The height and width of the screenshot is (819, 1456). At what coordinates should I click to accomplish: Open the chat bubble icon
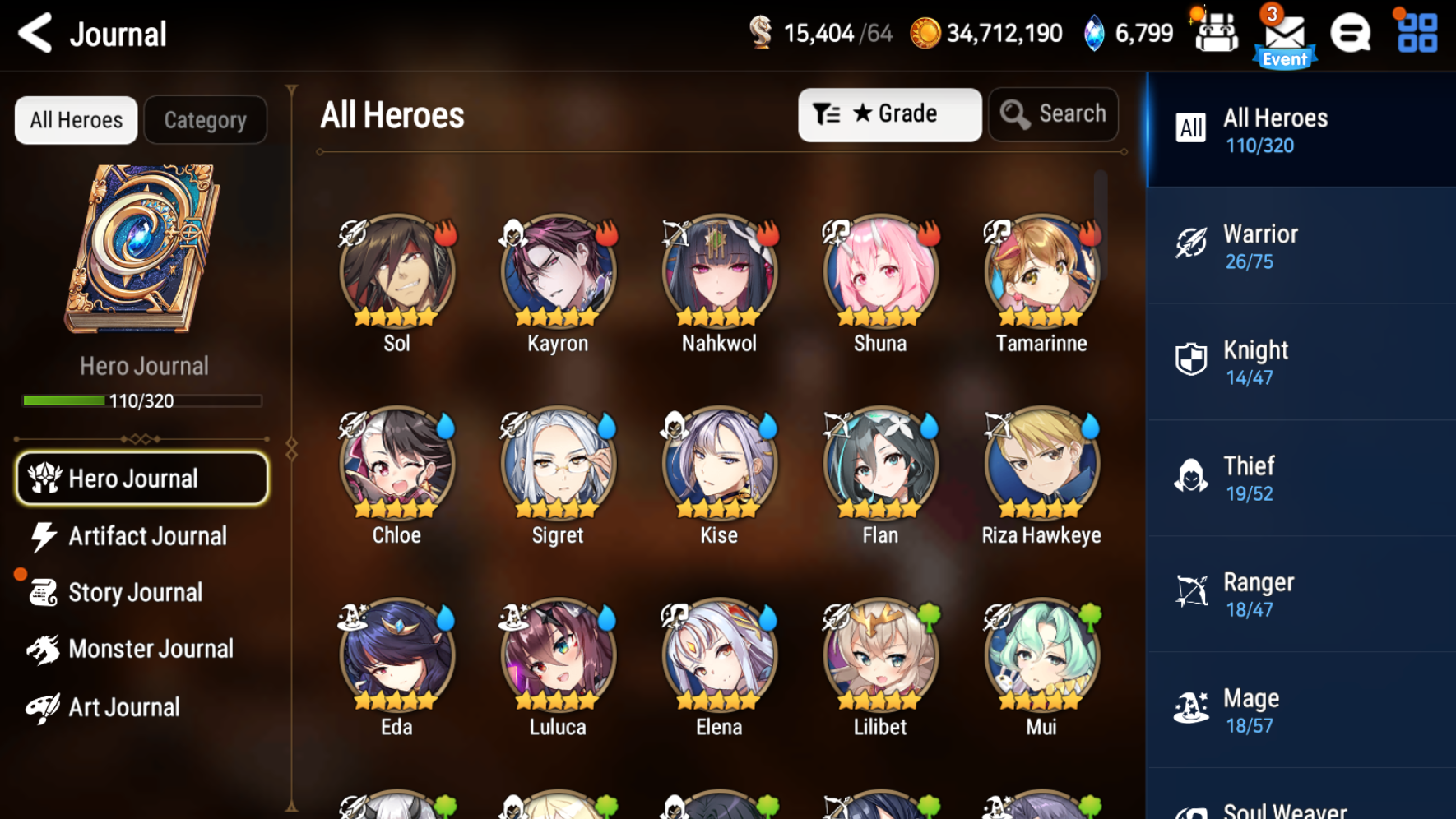1350,35
